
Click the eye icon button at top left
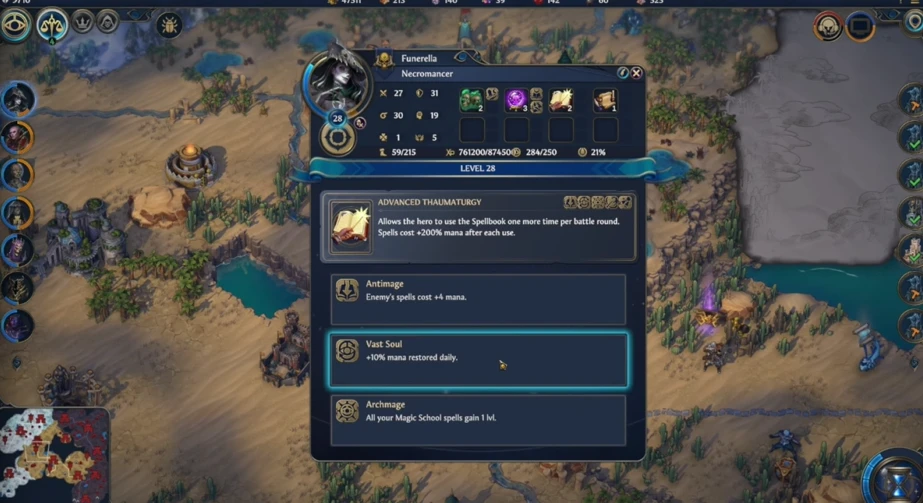tap(15, 24)
